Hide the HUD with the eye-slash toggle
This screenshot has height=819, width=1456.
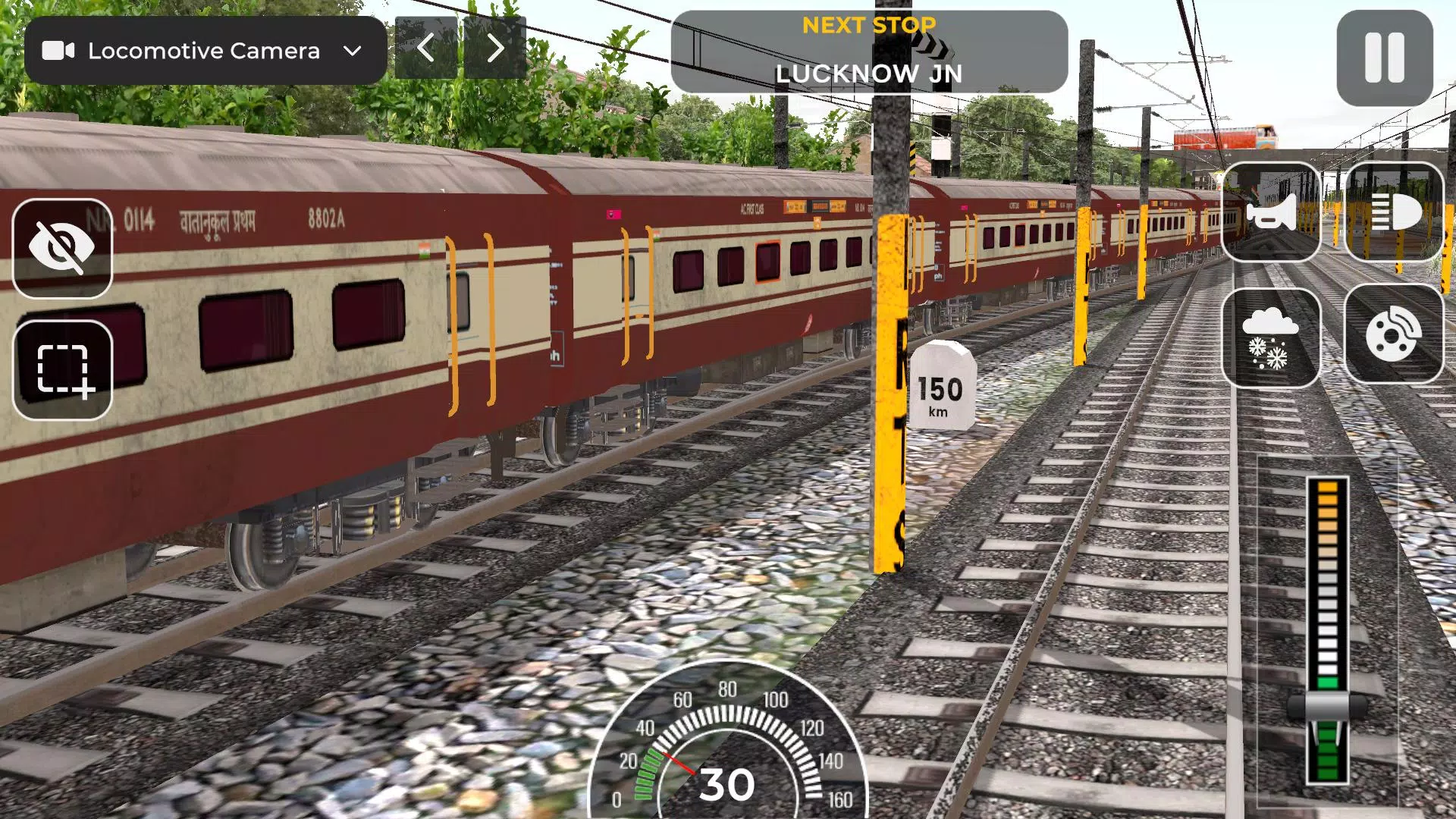63,248
